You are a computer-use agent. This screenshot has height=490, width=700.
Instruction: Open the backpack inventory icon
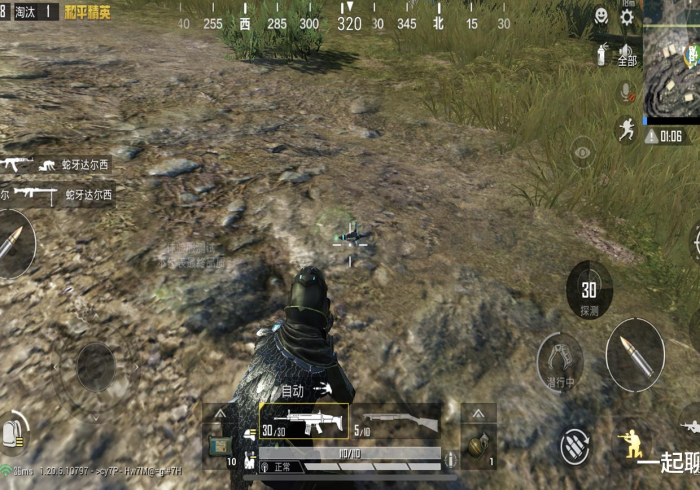pyautogui.click(x=13, y=430)
